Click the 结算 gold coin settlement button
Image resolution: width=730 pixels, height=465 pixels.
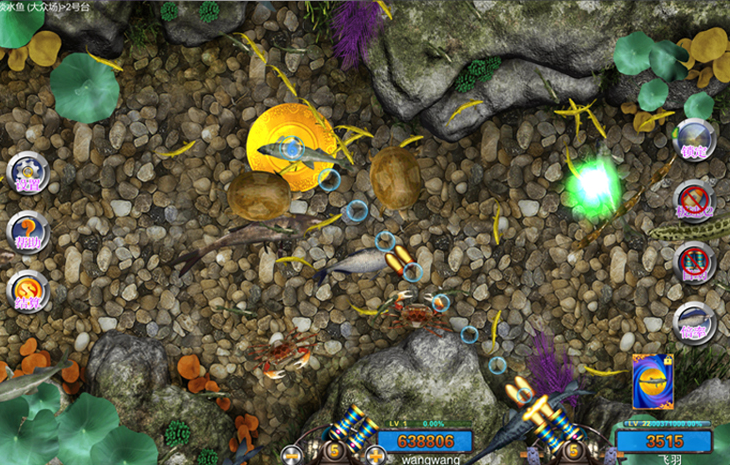[x=28, y=291]
